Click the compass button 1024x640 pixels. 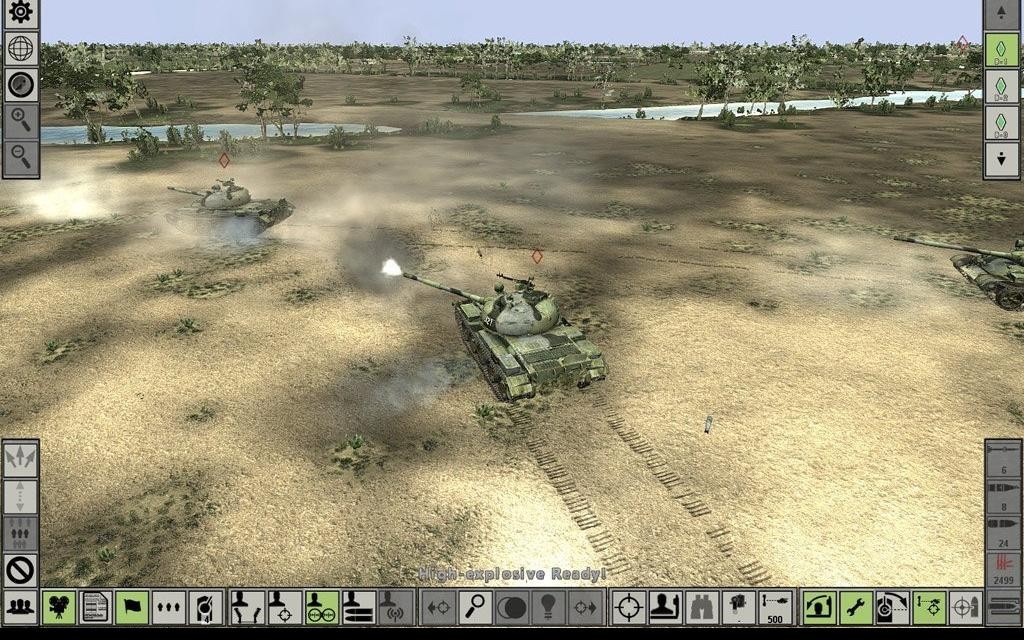tap(20, 85)
